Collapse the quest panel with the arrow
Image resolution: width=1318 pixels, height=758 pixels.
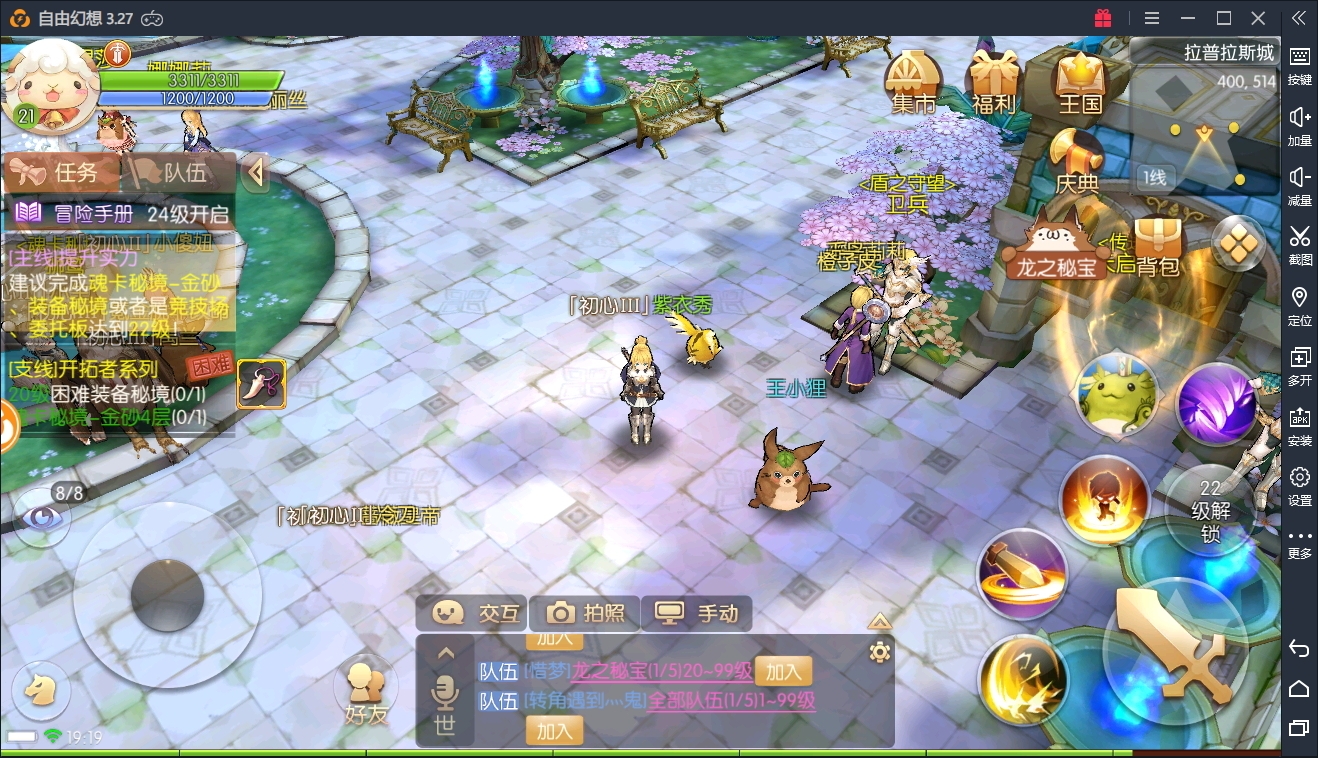[x=256, y=173]
